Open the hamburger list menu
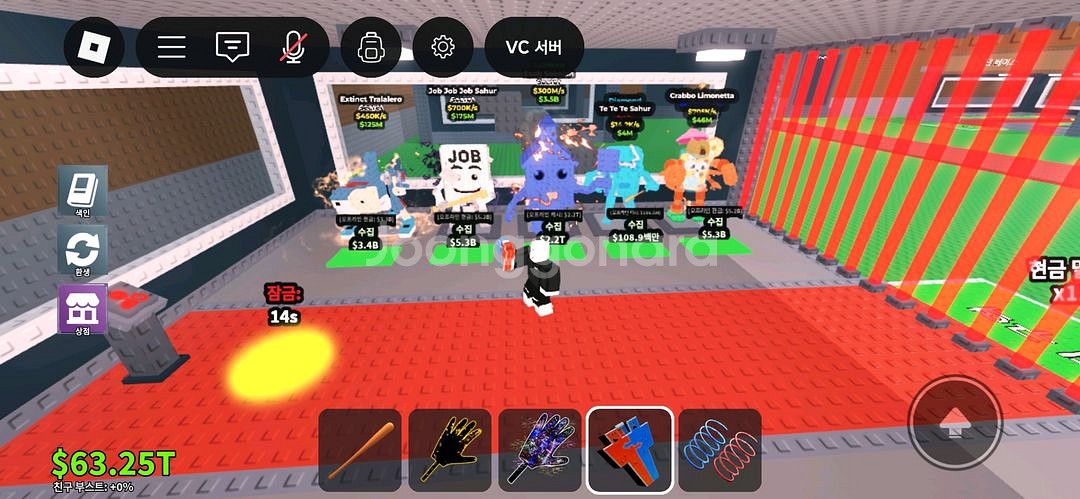 [172, 47]
